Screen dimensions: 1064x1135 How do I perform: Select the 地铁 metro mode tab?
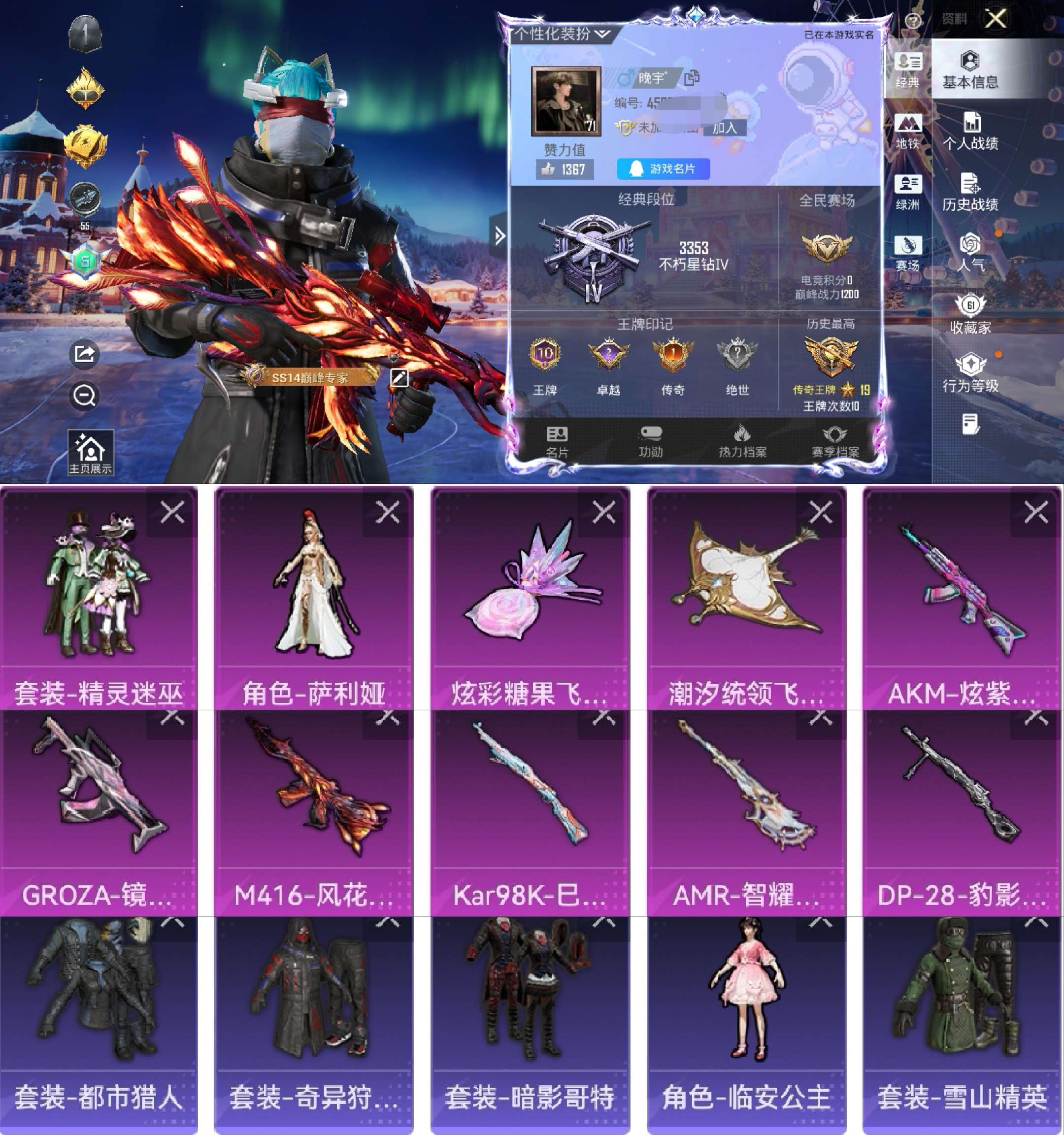point(907,132)
